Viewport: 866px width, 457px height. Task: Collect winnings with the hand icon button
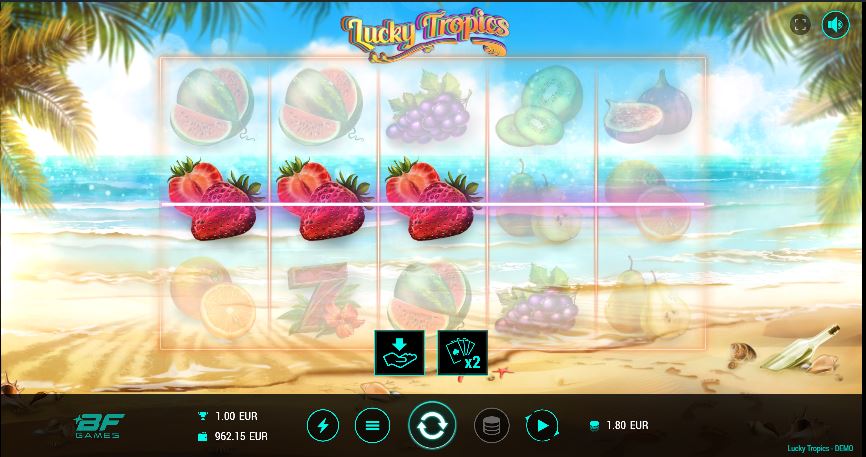399,352
